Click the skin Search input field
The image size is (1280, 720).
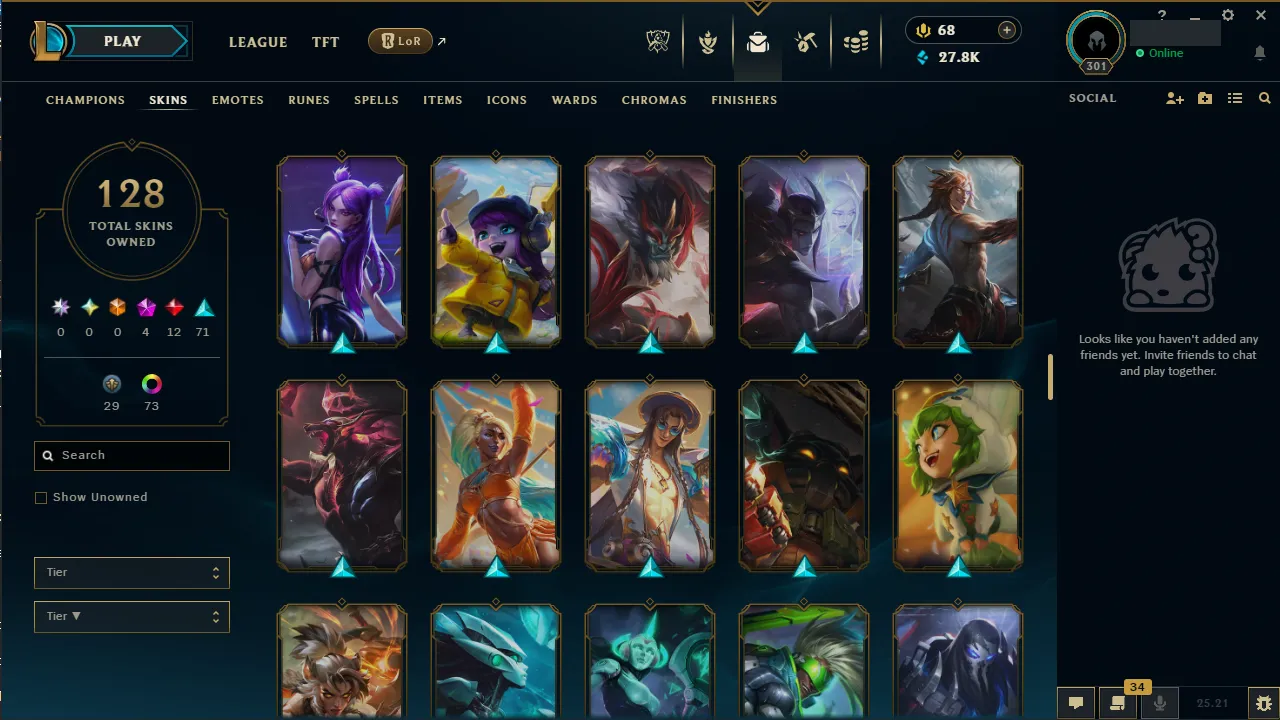[131, 455]
